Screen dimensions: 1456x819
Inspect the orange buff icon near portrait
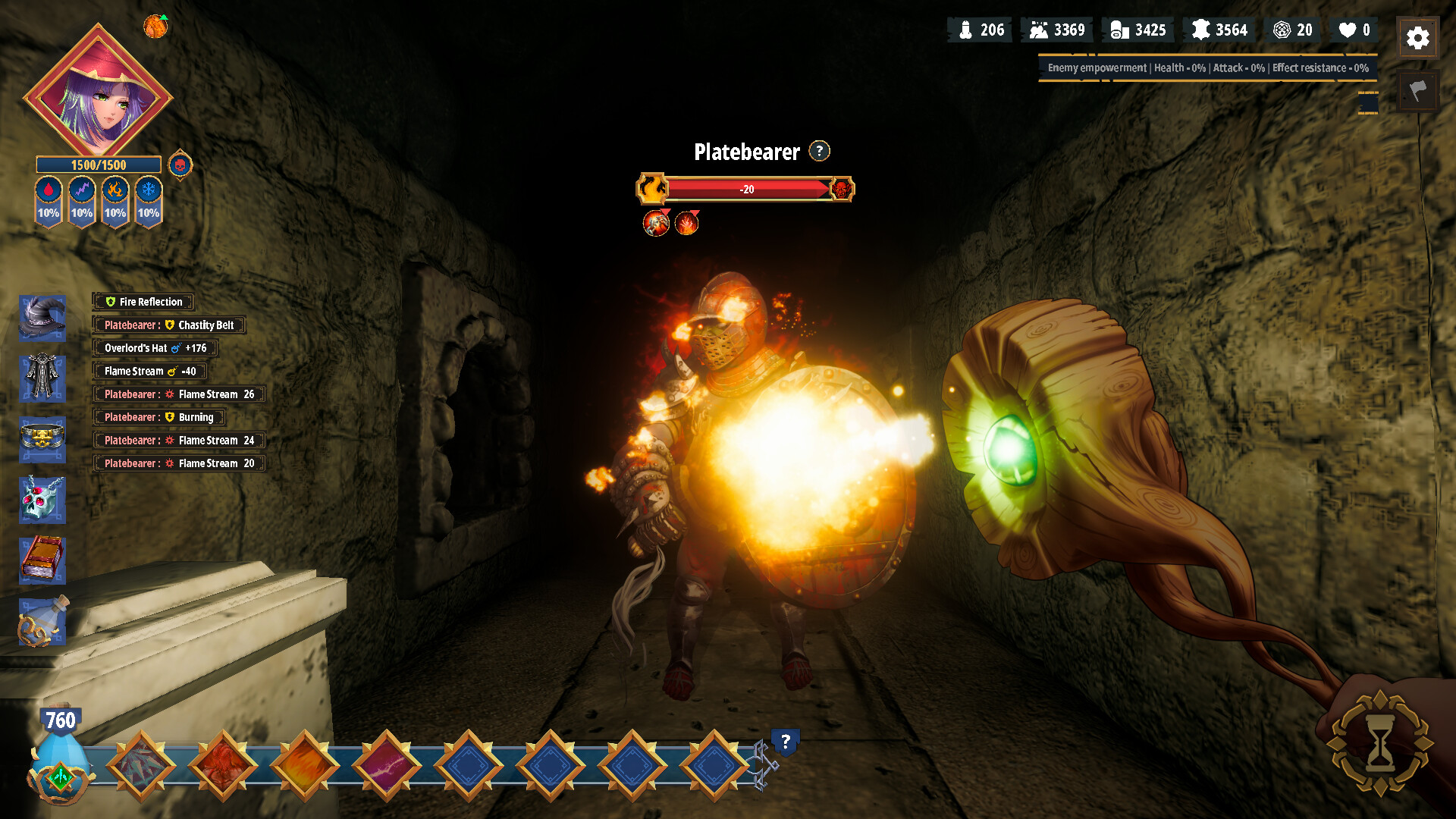[155, 27]
